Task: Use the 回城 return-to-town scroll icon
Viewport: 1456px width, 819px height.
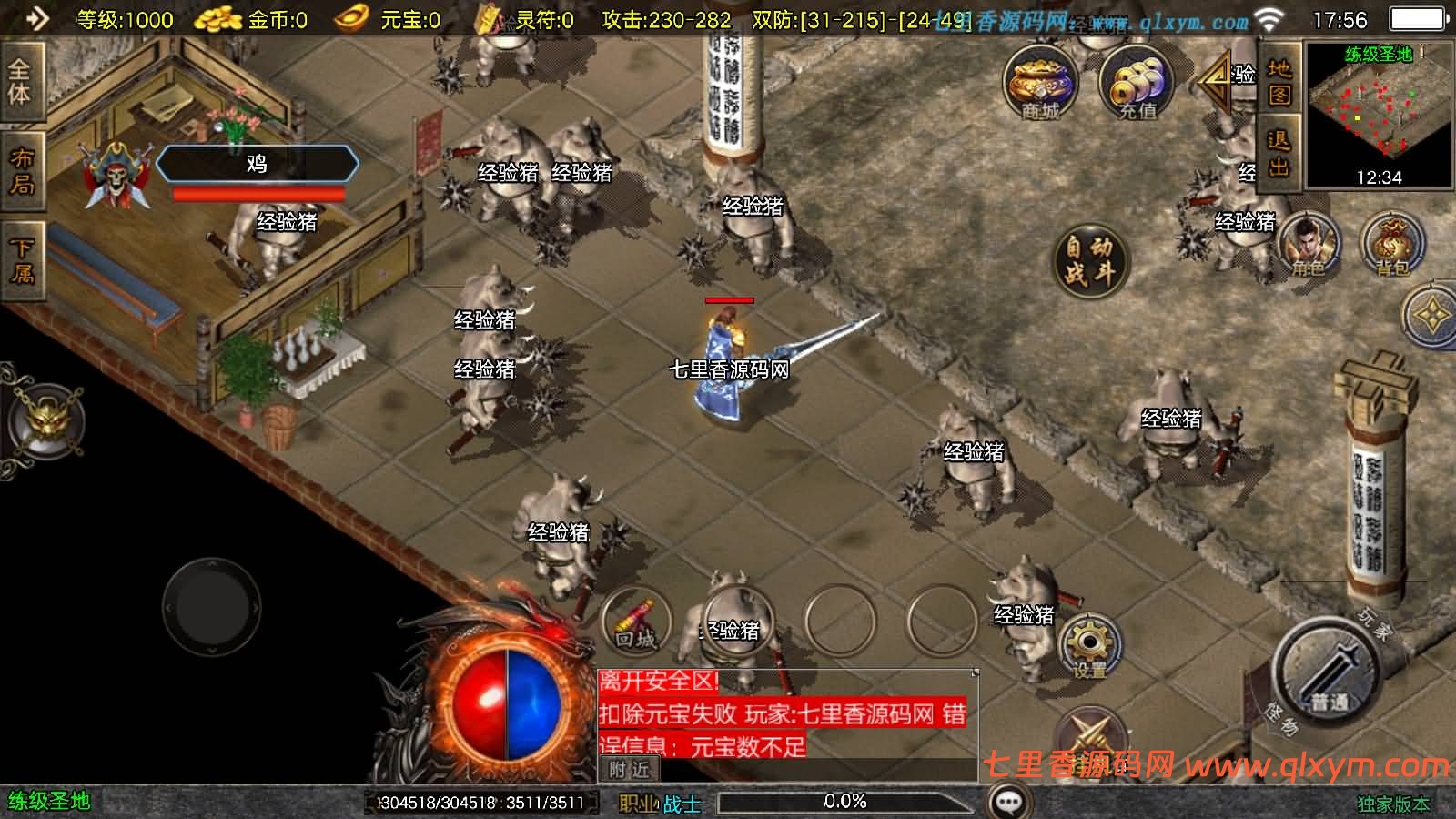Action: 637,621
